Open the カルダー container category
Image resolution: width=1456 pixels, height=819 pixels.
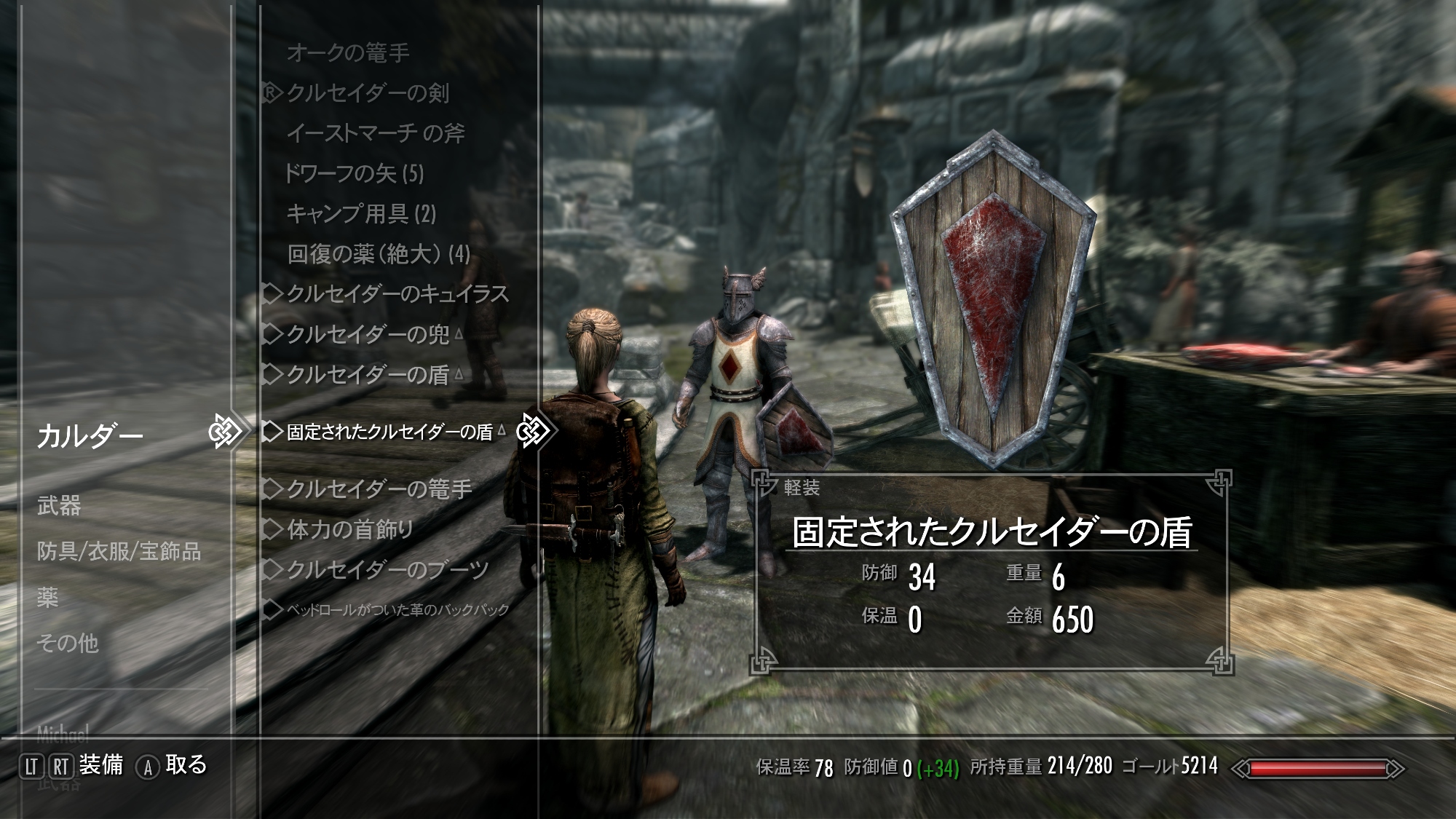[90, 437]
